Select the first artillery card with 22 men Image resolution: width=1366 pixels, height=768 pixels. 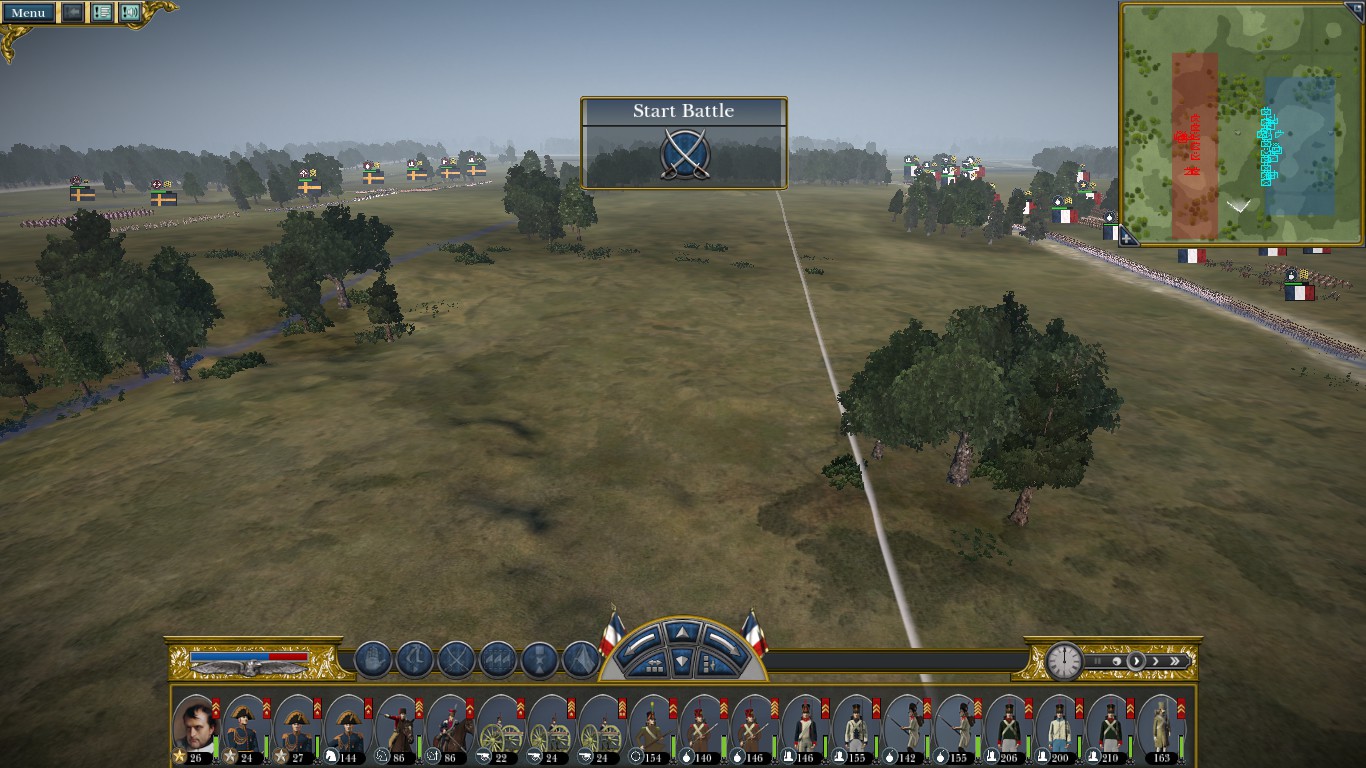(x=500, y=727)
